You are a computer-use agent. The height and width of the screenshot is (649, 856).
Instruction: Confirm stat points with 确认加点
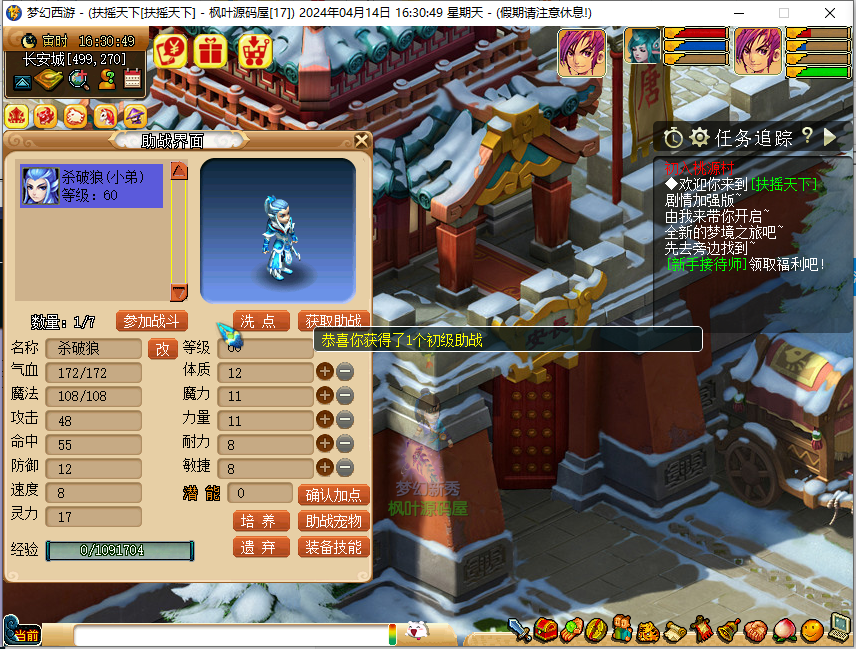(334, 495)
